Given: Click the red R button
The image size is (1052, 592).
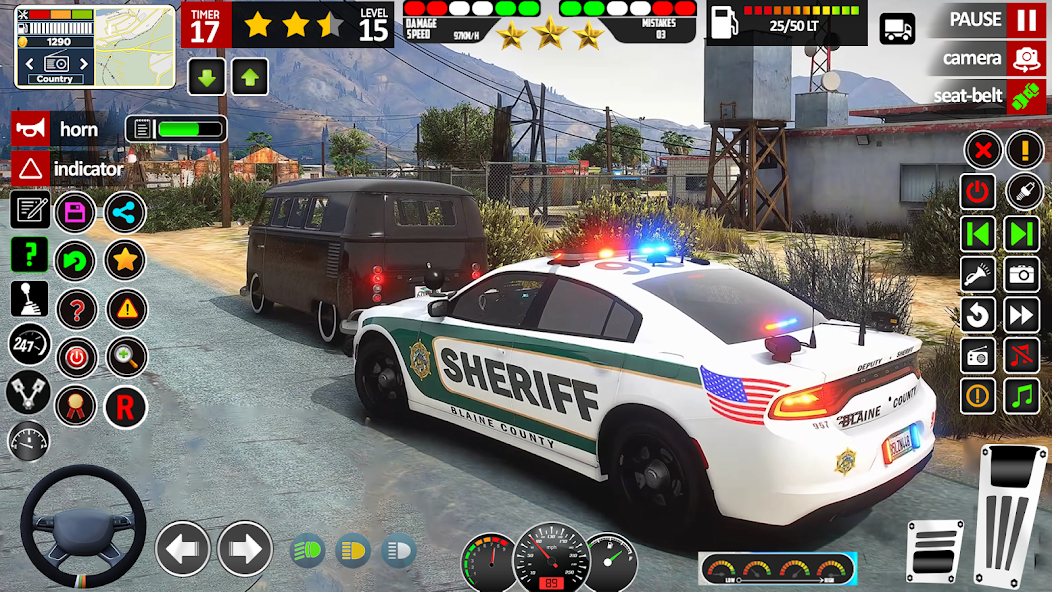Looking at the screenshot, I should (x=125, y=406).
